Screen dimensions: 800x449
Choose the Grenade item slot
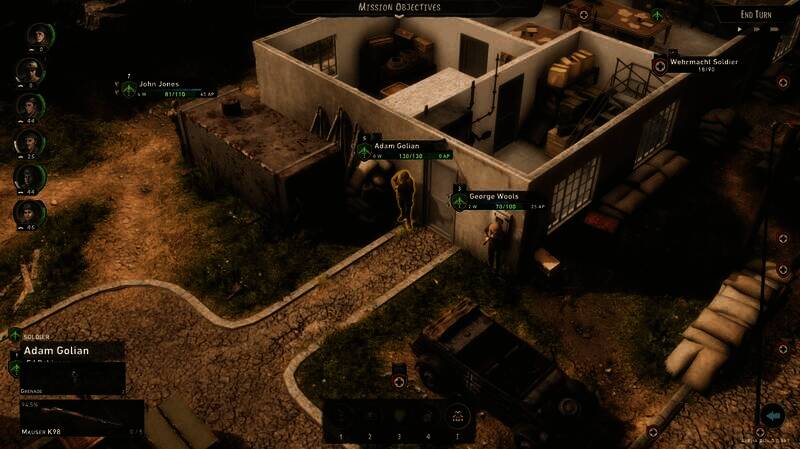[x=70, y=376]
